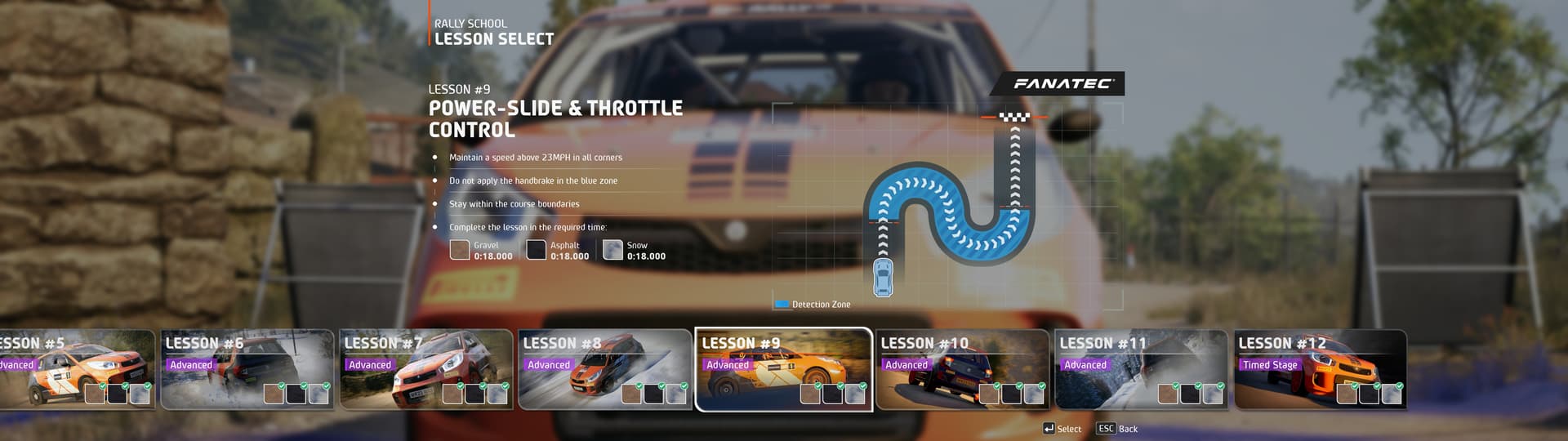Select the Lesson #12 Timed Stage
This screenshot has width=1568, height=441.
1320,369
